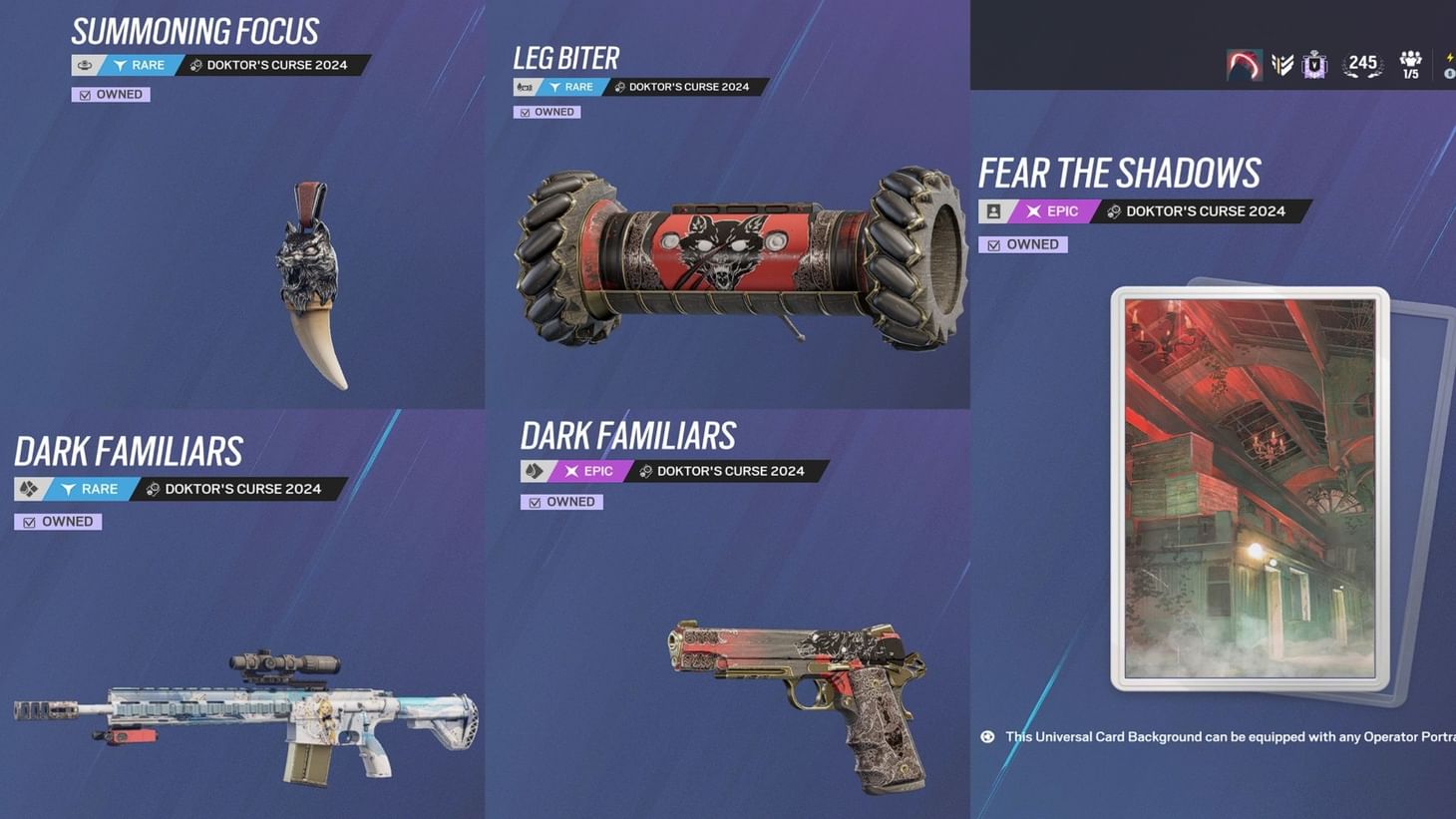This screenshot has height=819, width=1456.
Task: Select the charm slot icon beside Summoning Focus rarity
Action: click(84, 65)
